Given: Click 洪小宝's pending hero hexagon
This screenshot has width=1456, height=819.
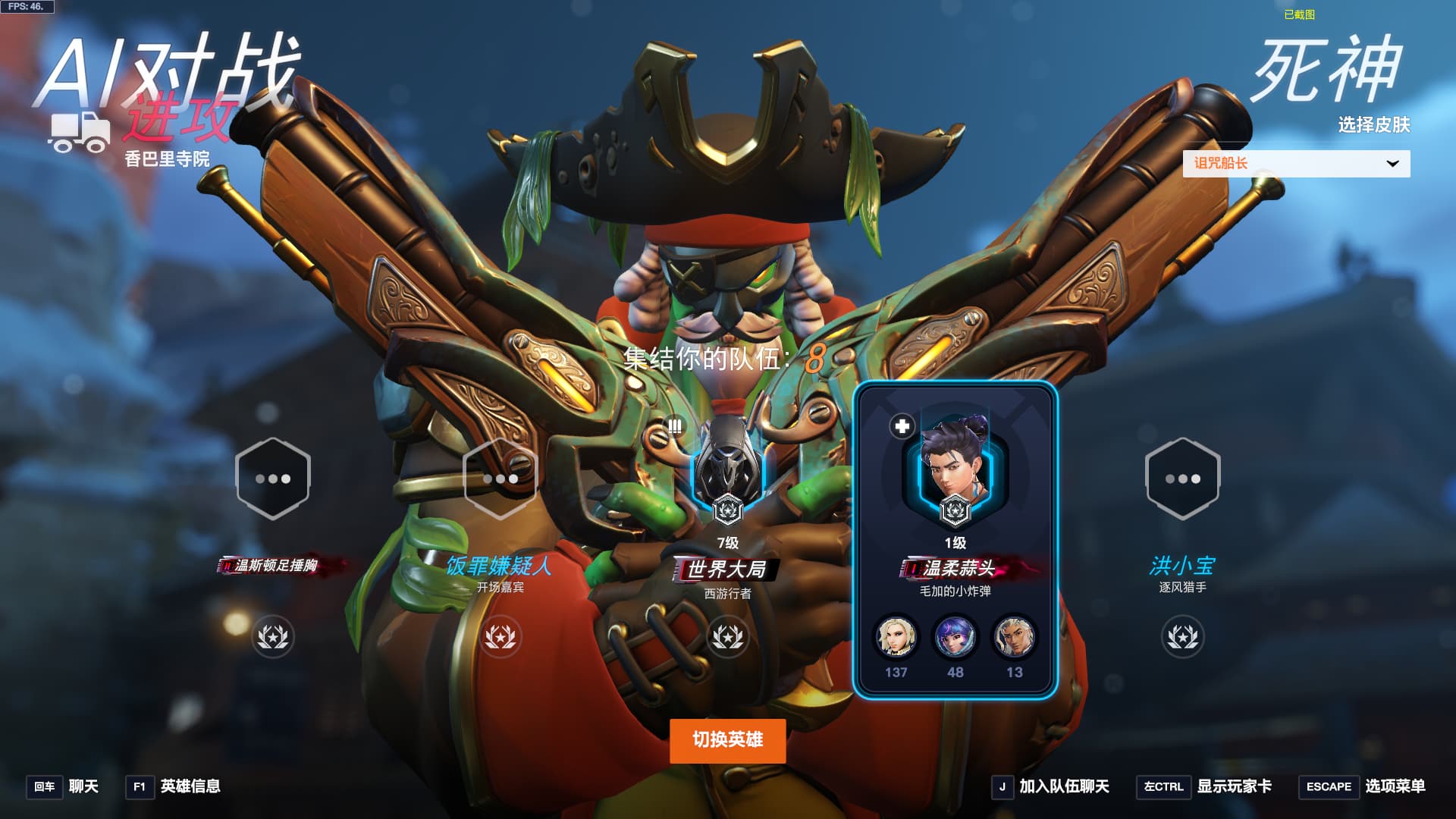Looking at the screenshot, I should tap(1182, 479).
